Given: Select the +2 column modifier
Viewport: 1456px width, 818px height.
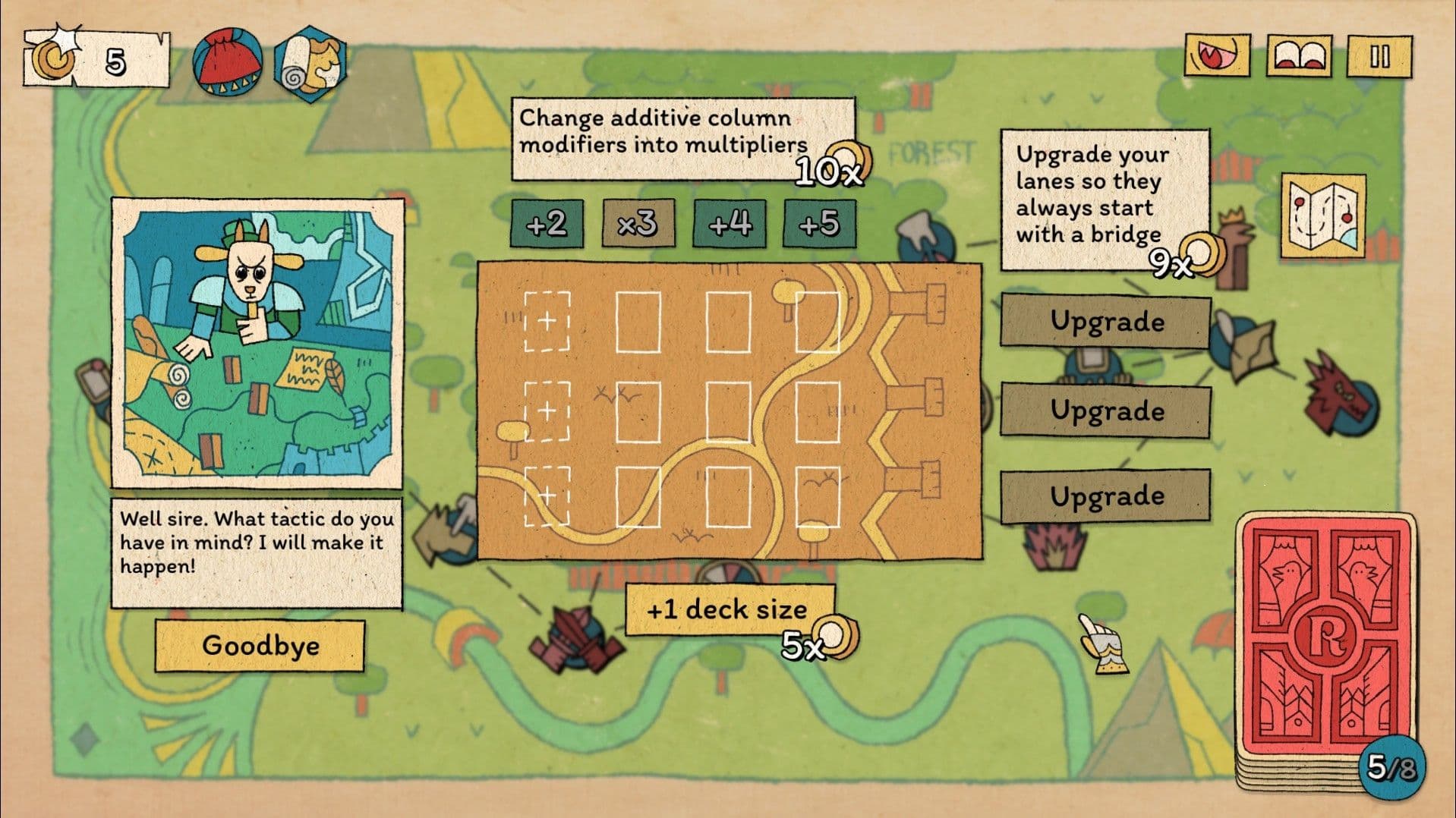Looking at the screenshot, I should 547,224.
